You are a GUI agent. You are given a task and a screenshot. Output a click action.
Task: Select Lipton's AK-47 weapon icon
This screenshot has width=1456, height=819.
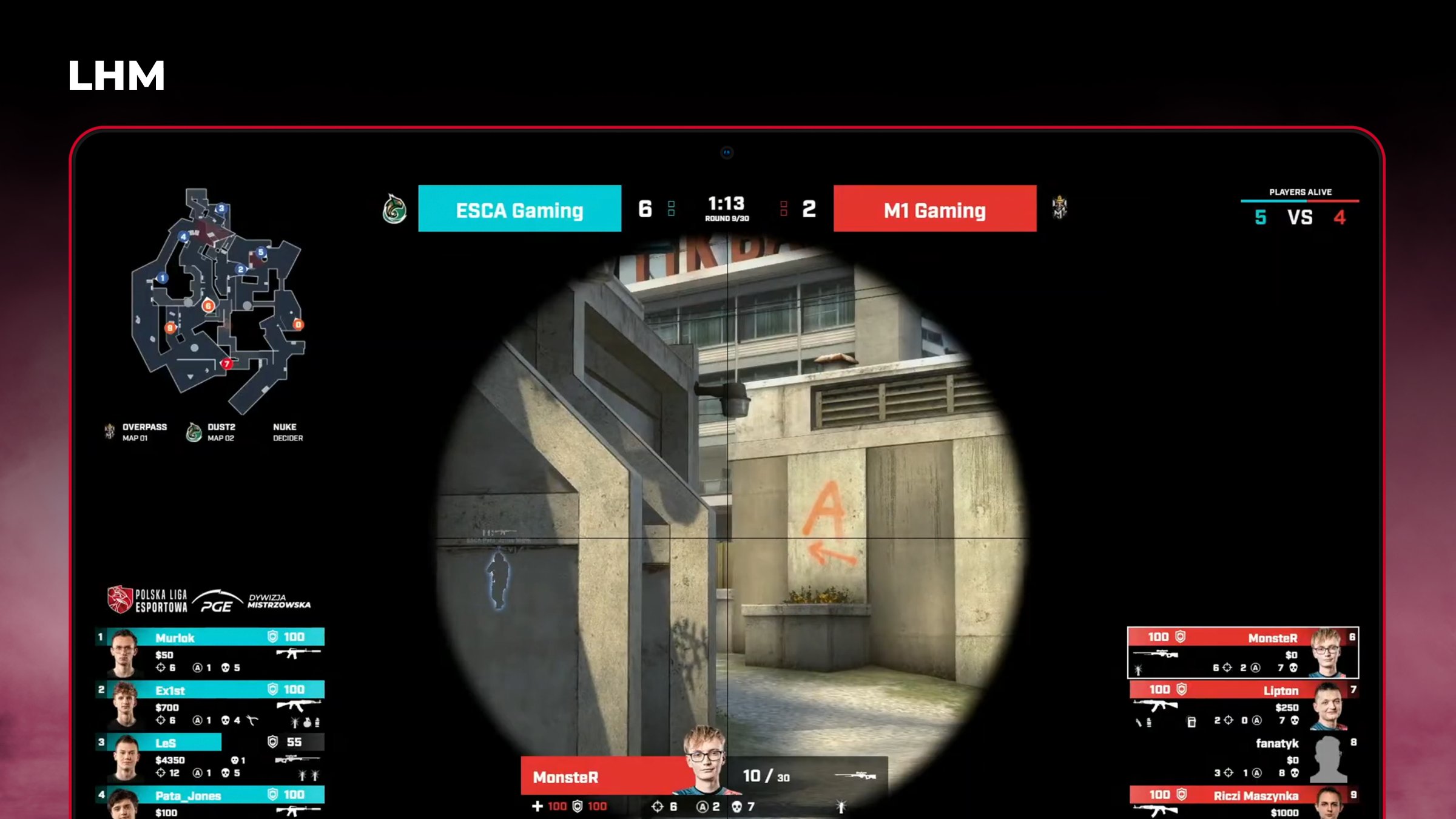point(1156,704)
